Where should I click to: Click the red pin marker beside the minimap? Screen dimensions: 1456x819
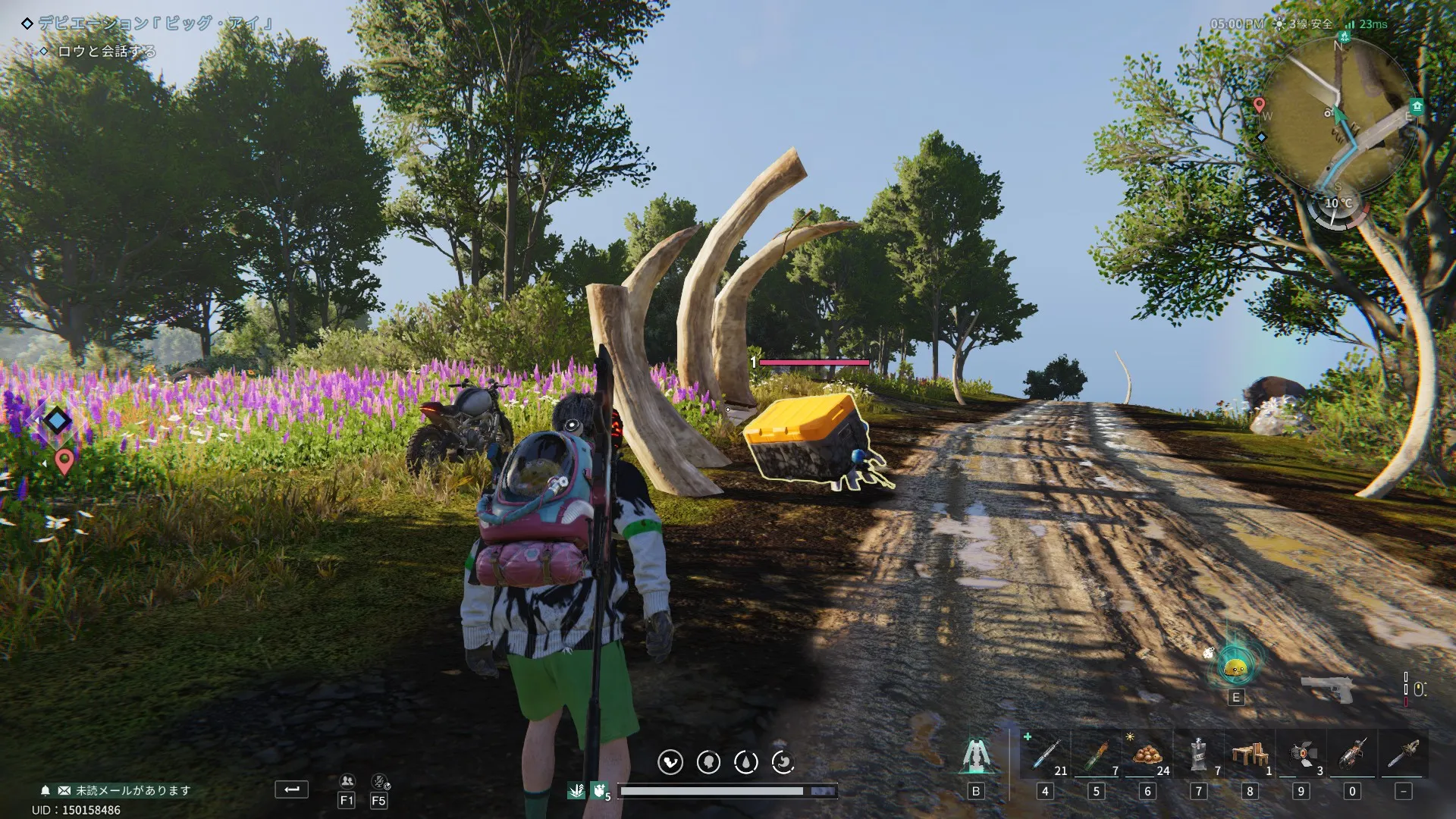[x=1260, y=105]
